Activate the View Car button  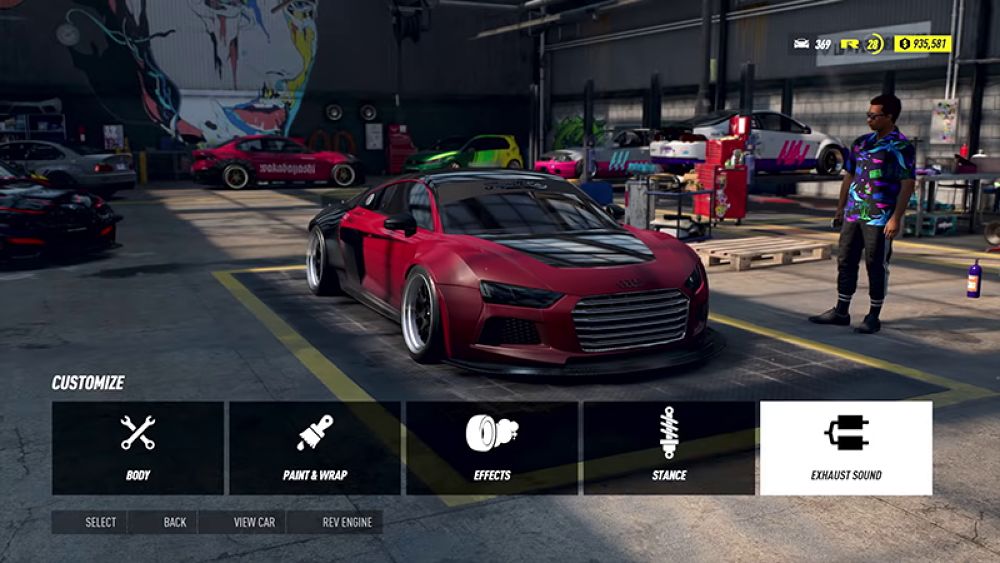(x=244, y=522)
